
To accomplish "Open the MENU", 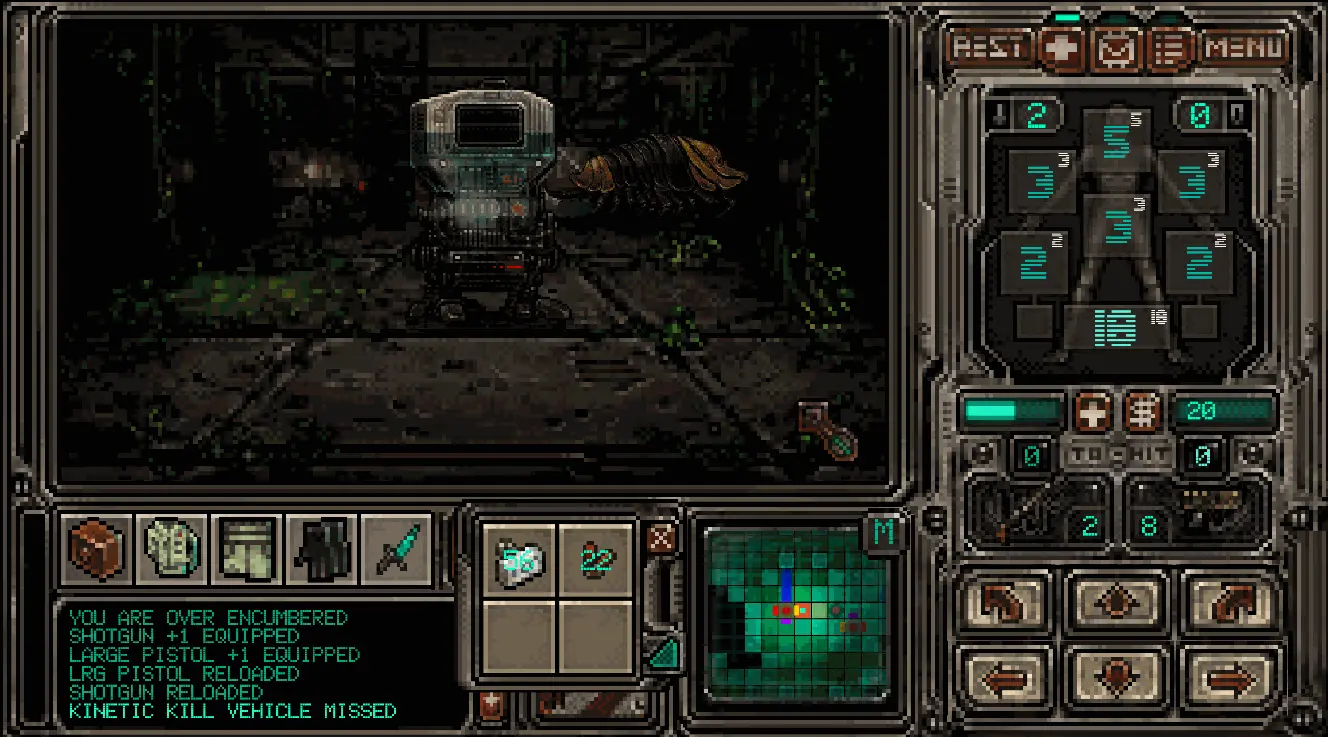I will pos(1245,47).
